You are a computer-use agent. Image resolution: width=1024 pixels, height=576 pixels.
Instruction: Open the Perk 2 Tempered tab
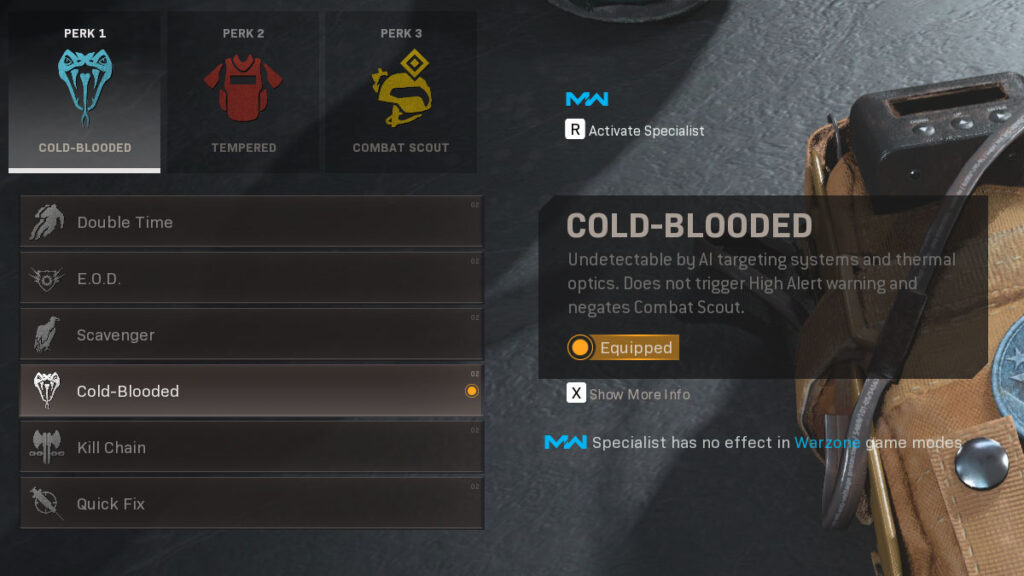pos(243,92)
